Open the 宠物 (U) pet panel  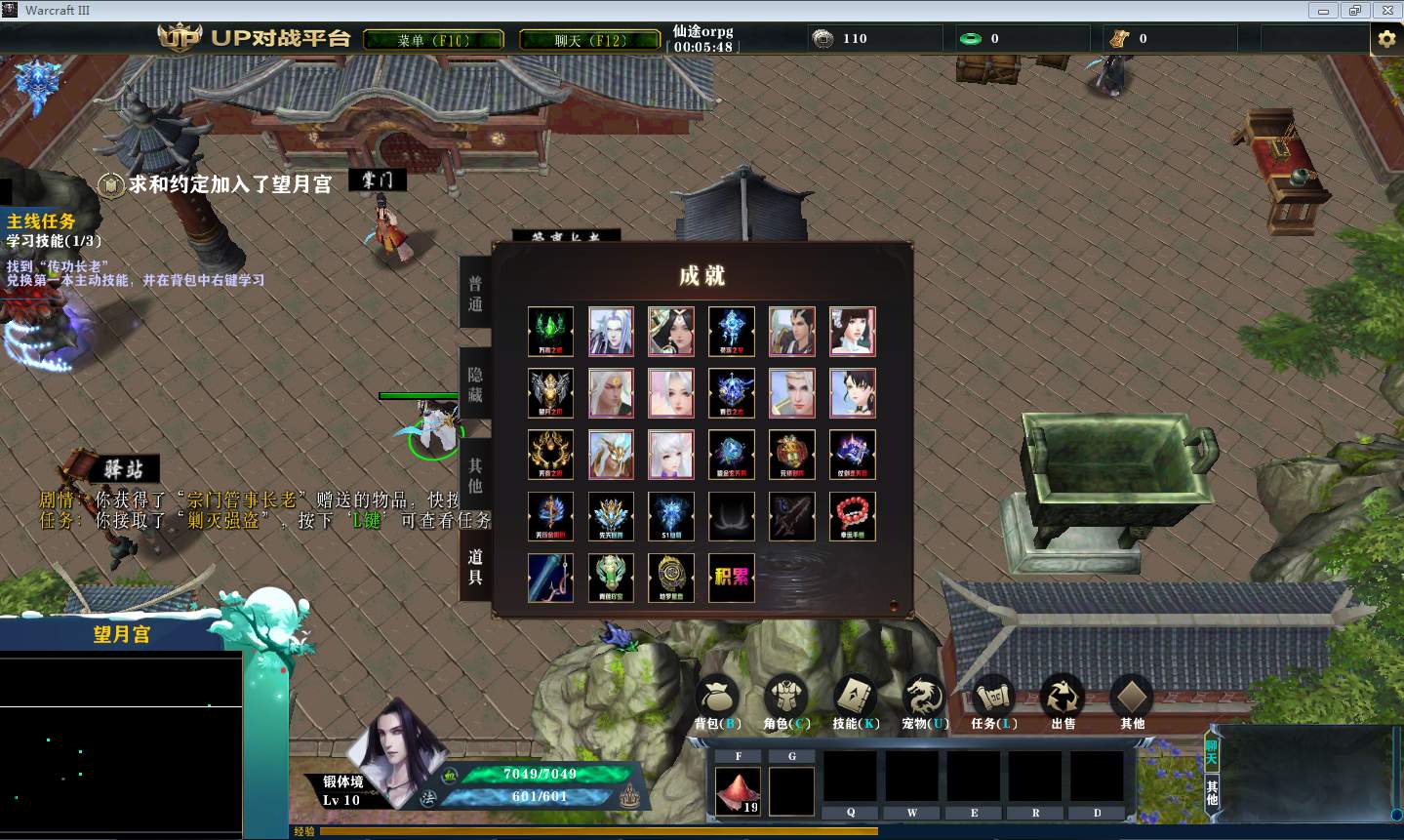[x=924, y=702]
